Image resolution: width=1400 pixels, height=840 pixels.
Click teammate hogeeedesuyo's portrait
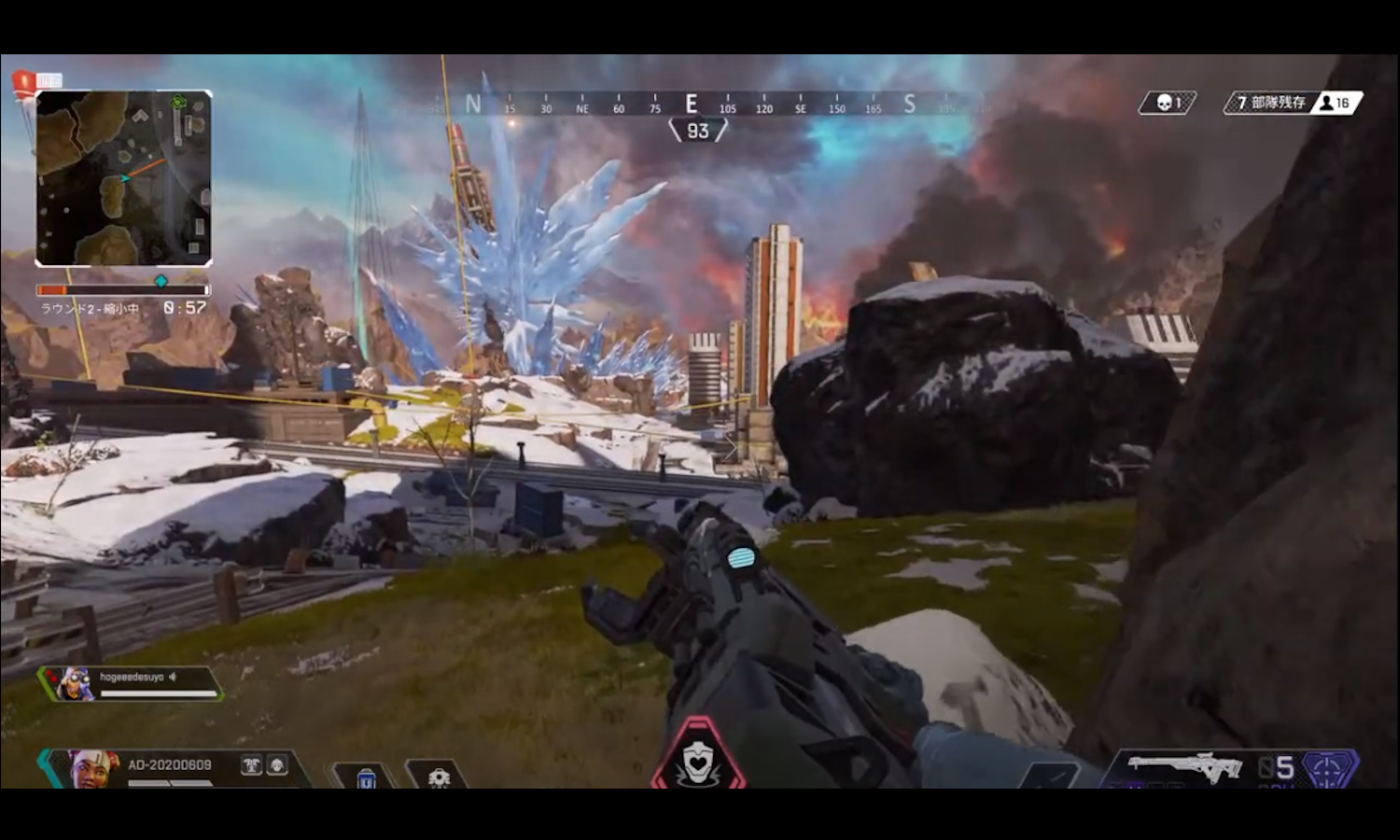point(73,684)
